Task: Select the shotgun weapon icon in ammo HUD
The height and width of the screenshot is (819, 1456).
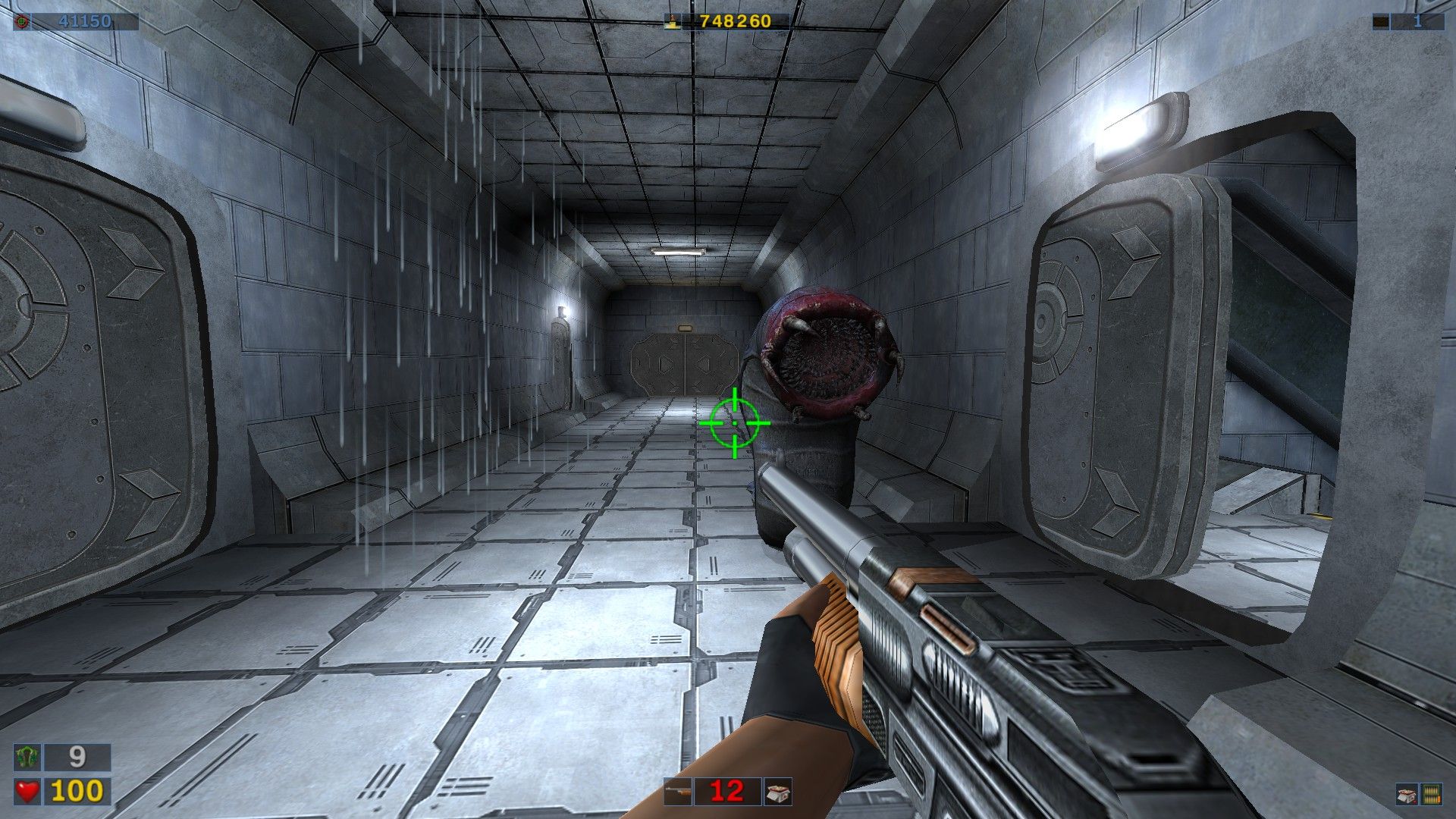Action: (x=678, y=792)
